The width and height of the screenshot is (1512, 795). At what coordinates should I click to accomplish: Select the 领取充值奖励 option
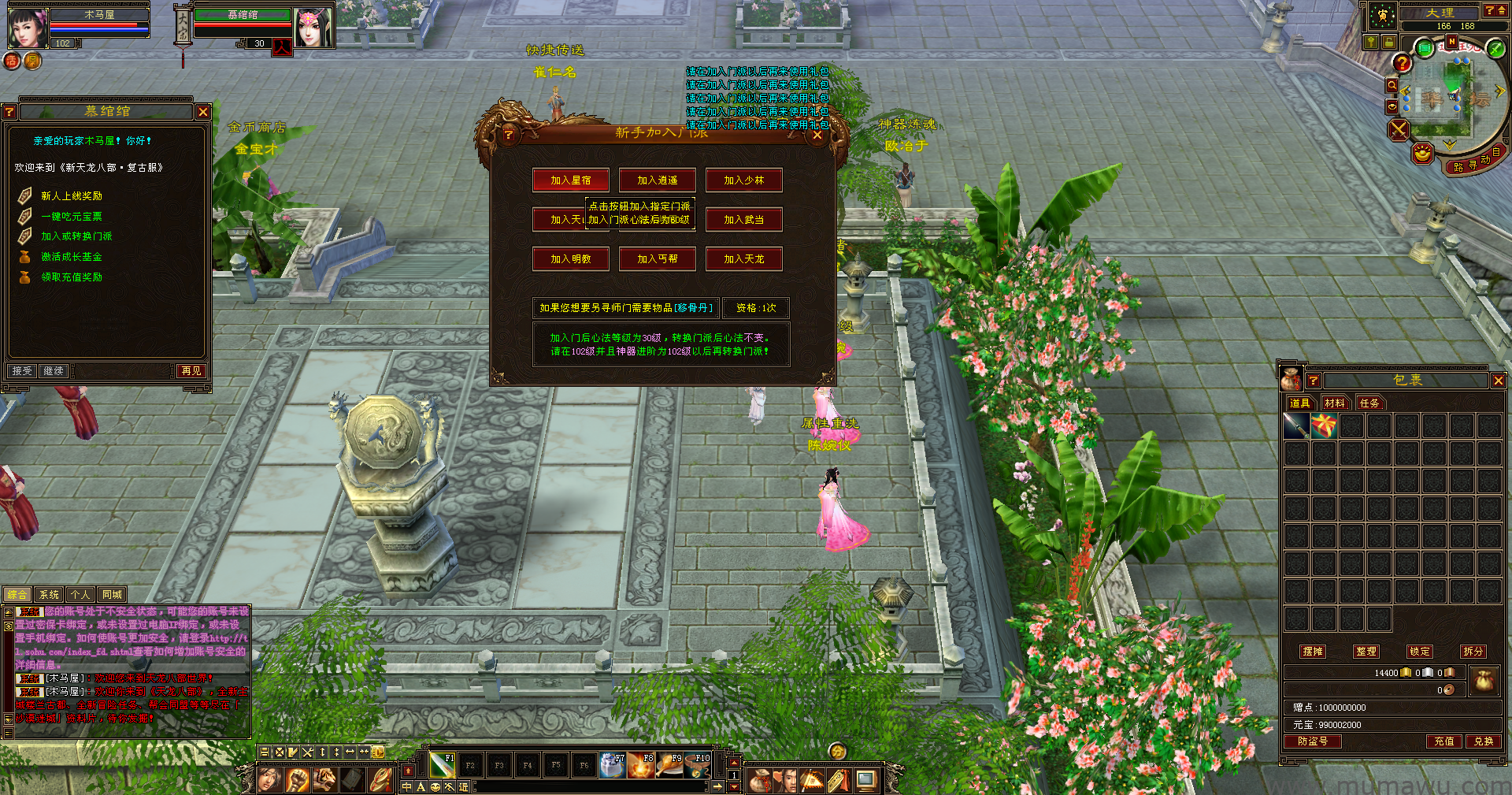click(x=72, y=277)
